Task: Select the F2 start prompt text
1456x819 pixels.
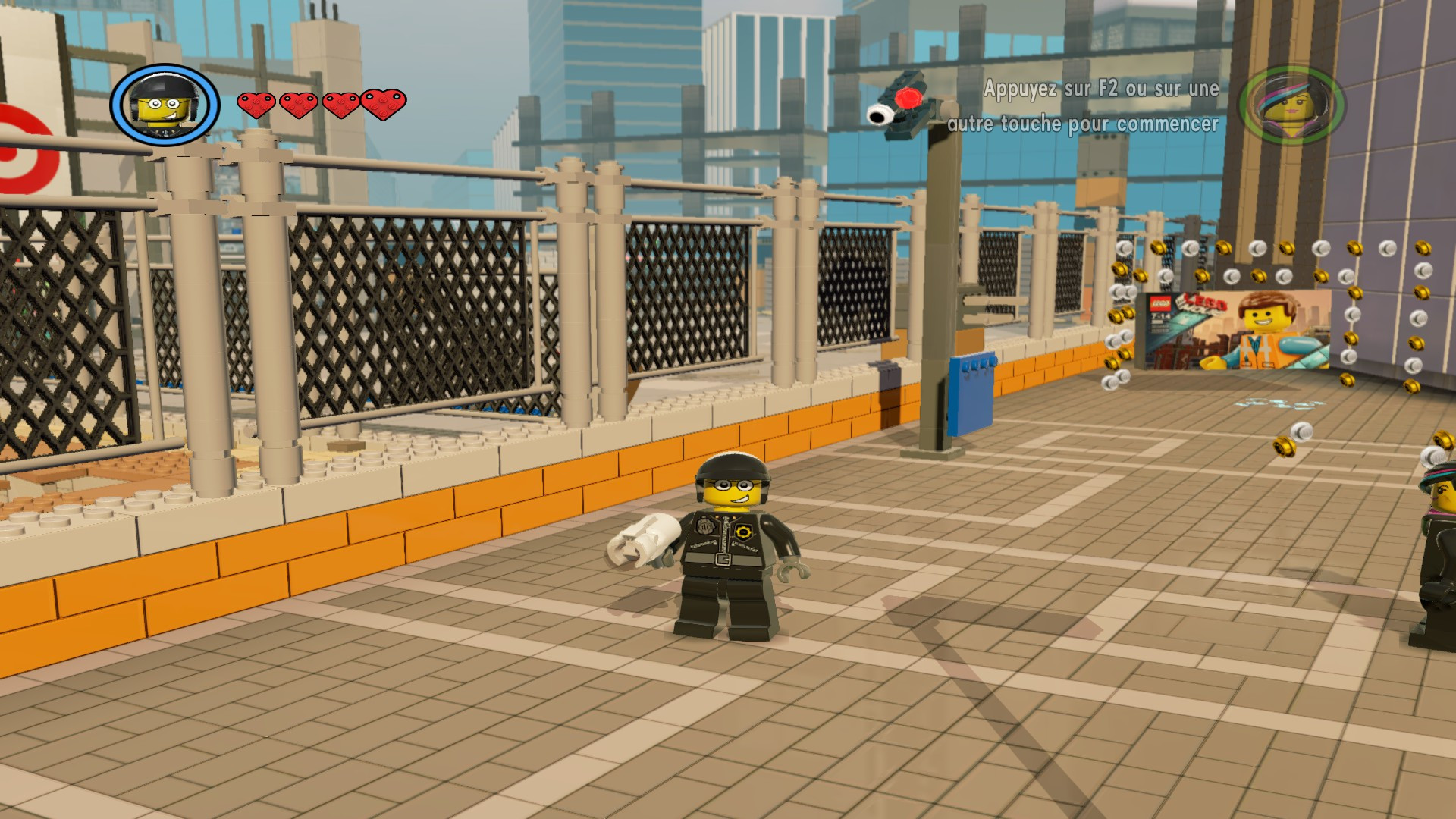Action: click(1101, 89)
